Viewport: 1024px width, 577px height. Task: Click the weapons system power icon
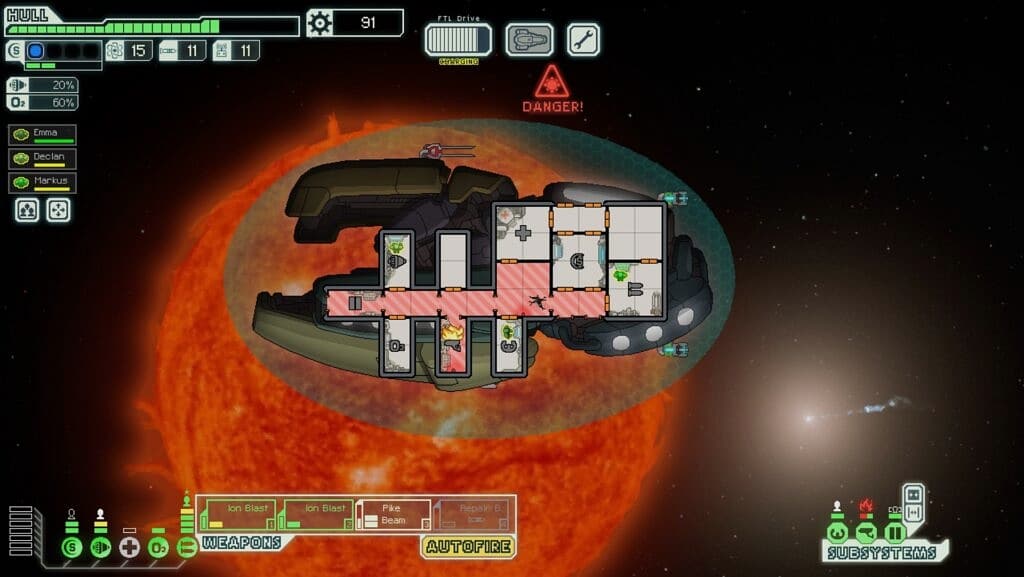[186, 547]
